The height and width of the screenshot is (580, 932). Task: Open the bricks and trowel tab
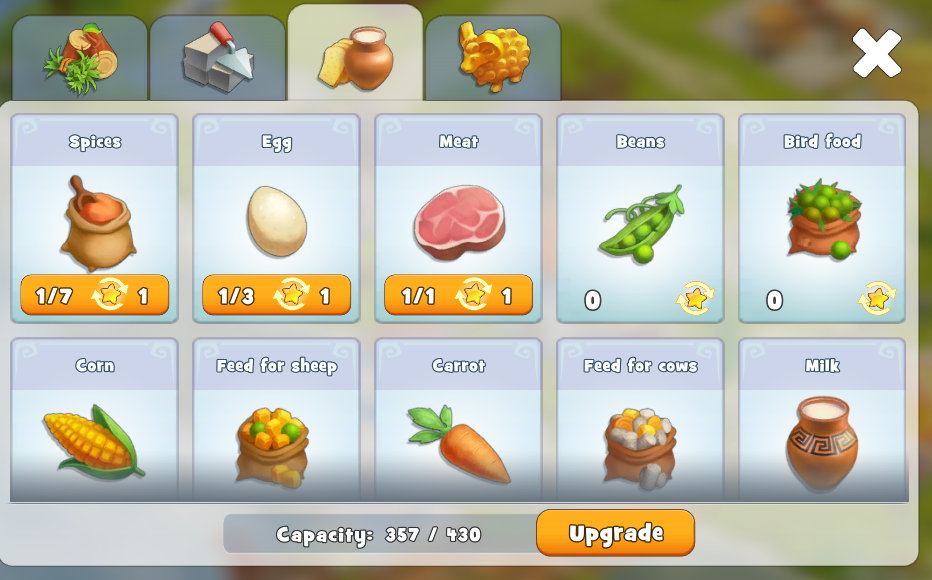click(x=217, y=58)
